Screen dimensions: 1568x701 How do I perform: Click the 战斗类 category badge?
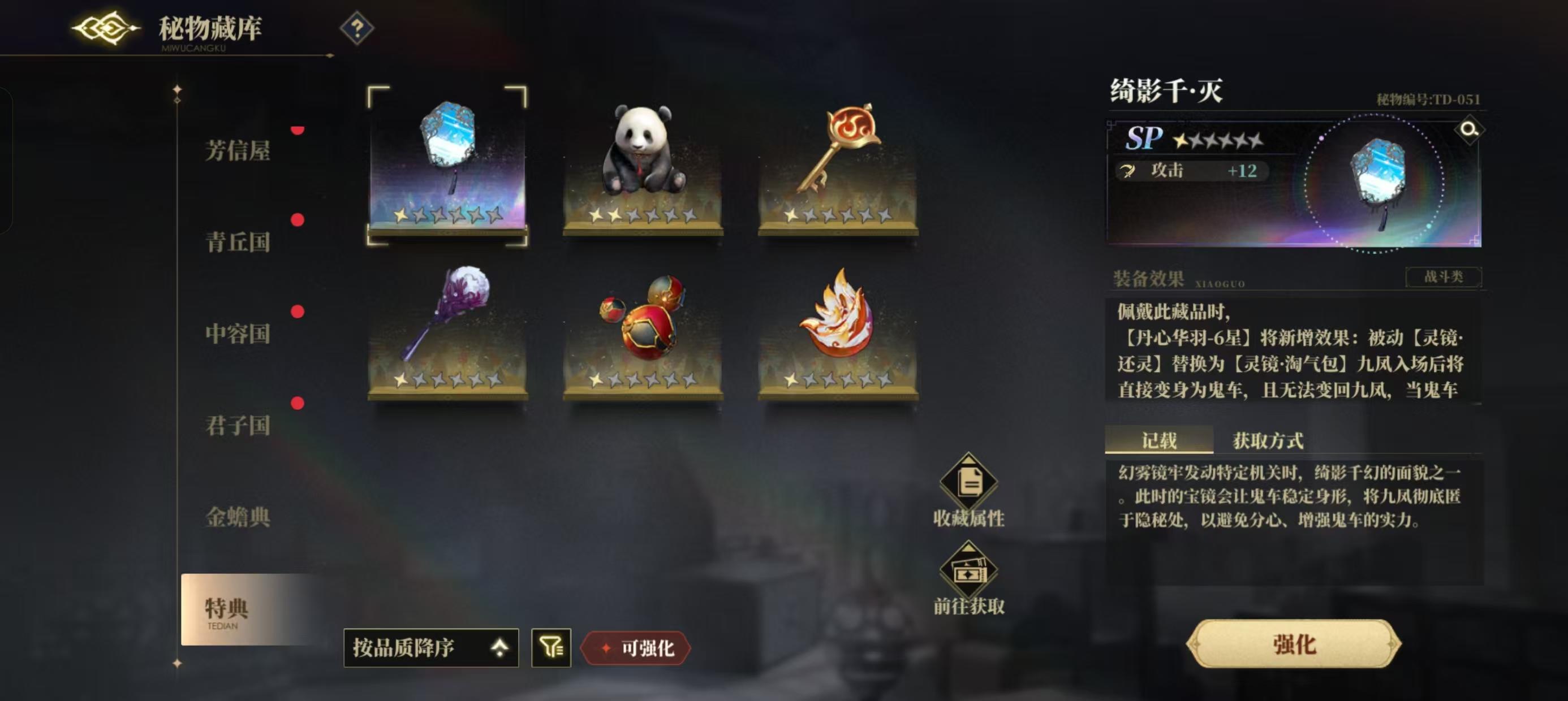coord(1445,277)
